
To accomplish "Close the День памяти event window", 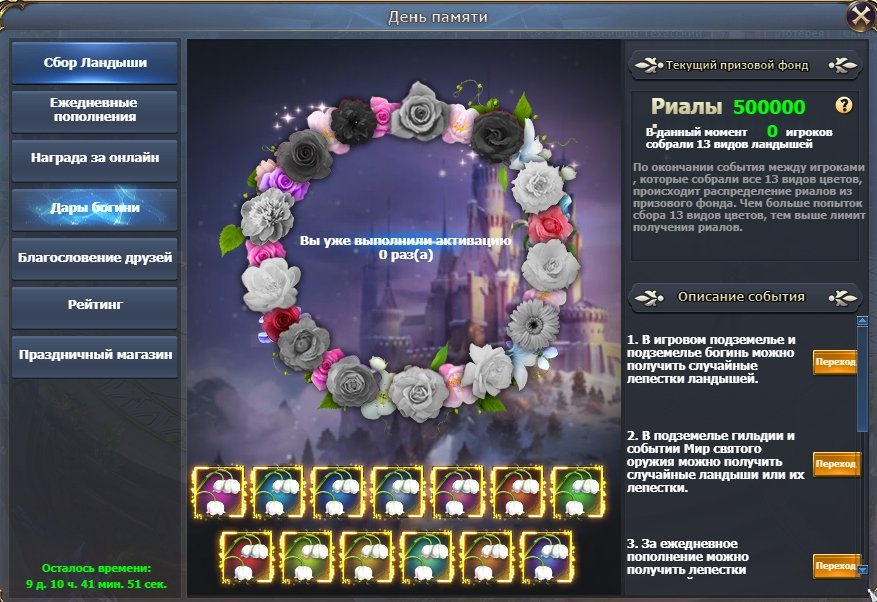I will [x=859, y=15].
